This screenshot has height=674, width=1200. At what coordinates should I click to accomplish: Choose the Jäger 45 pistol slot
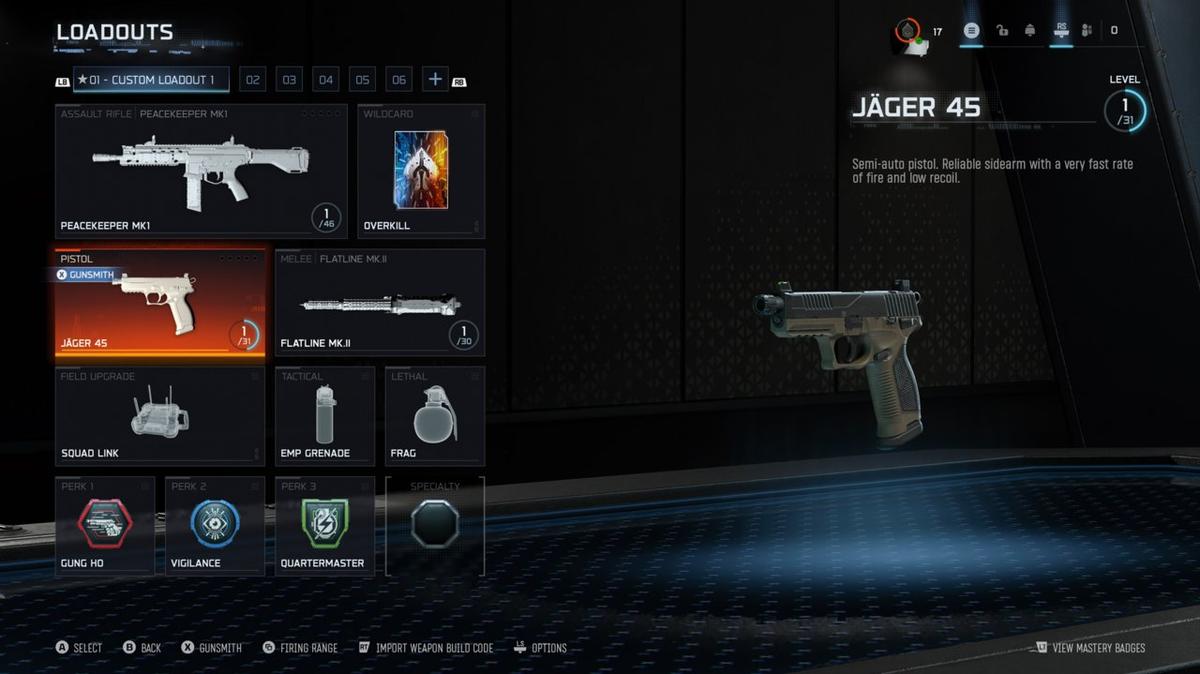point(160,303)
